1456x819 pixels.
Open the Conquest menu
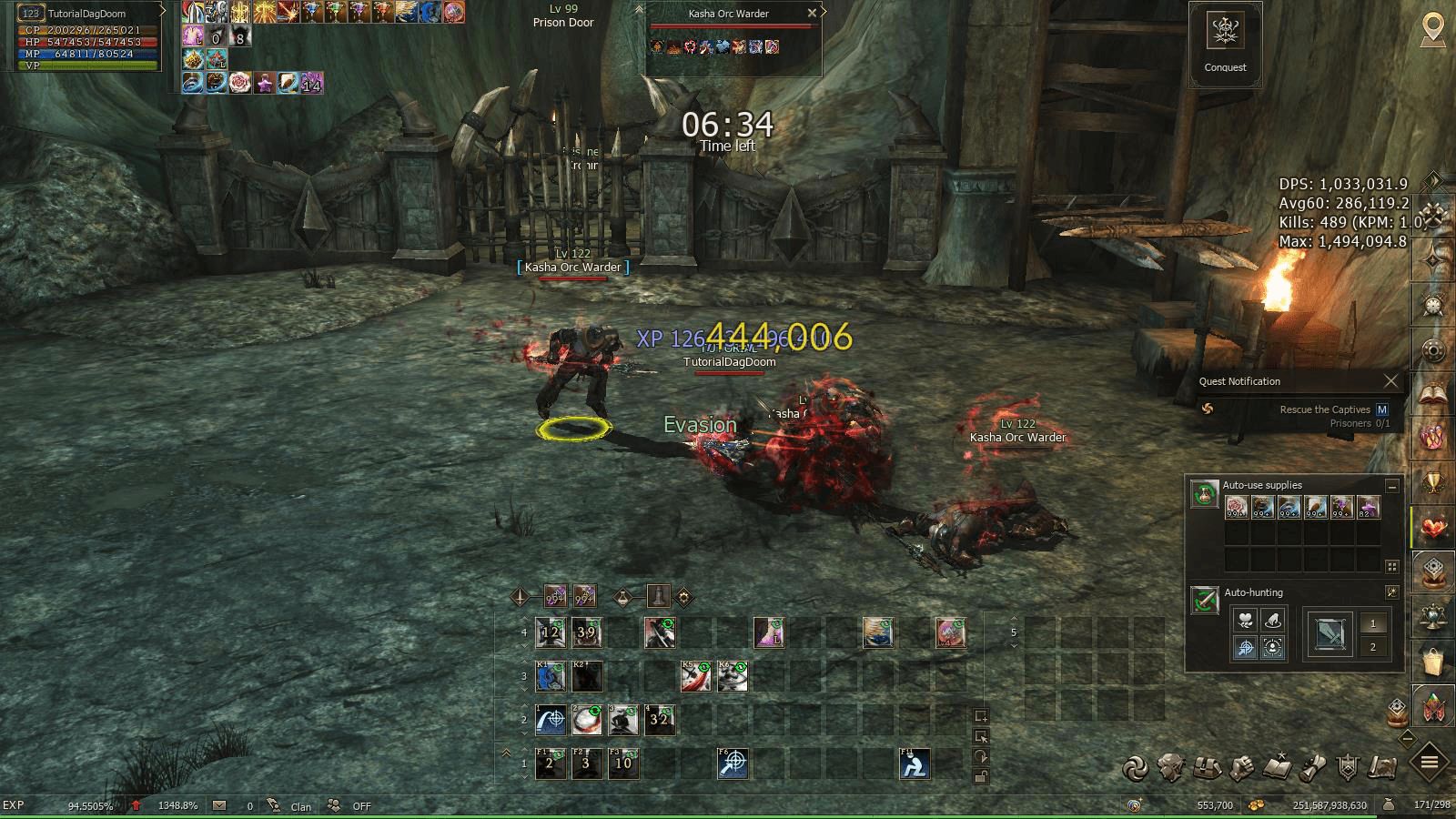[x=1225, y=43]
